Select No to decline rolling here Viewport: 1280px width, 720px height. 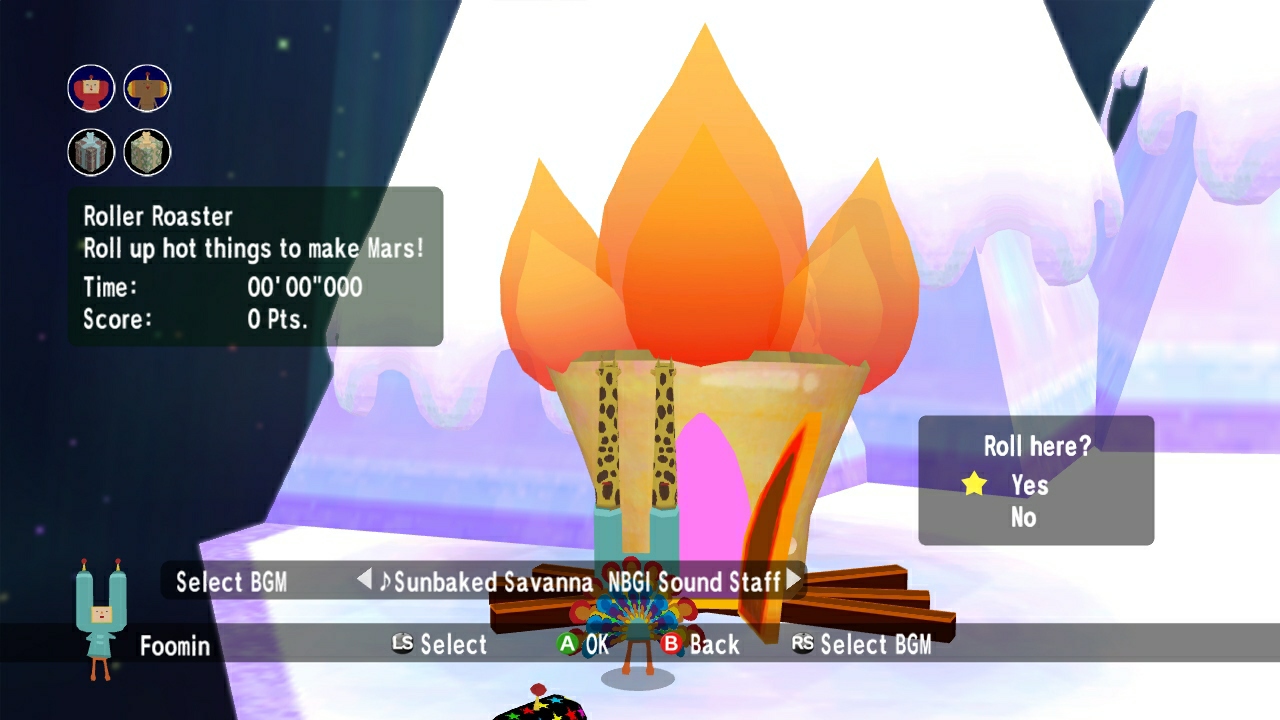(x=1022, y=517)
